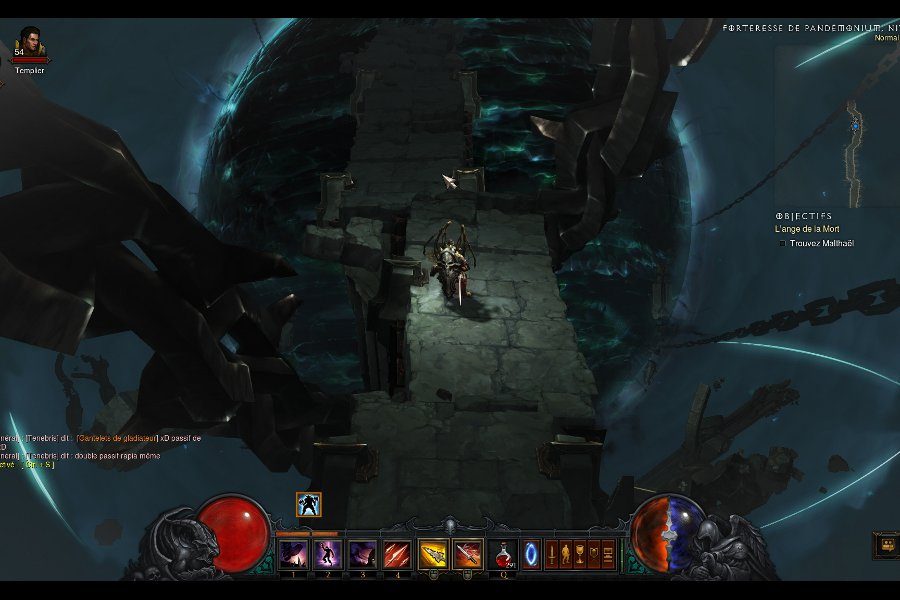Open the blue town portal
Viewport: 900px width, 600px height.
[x=531, y=553]
